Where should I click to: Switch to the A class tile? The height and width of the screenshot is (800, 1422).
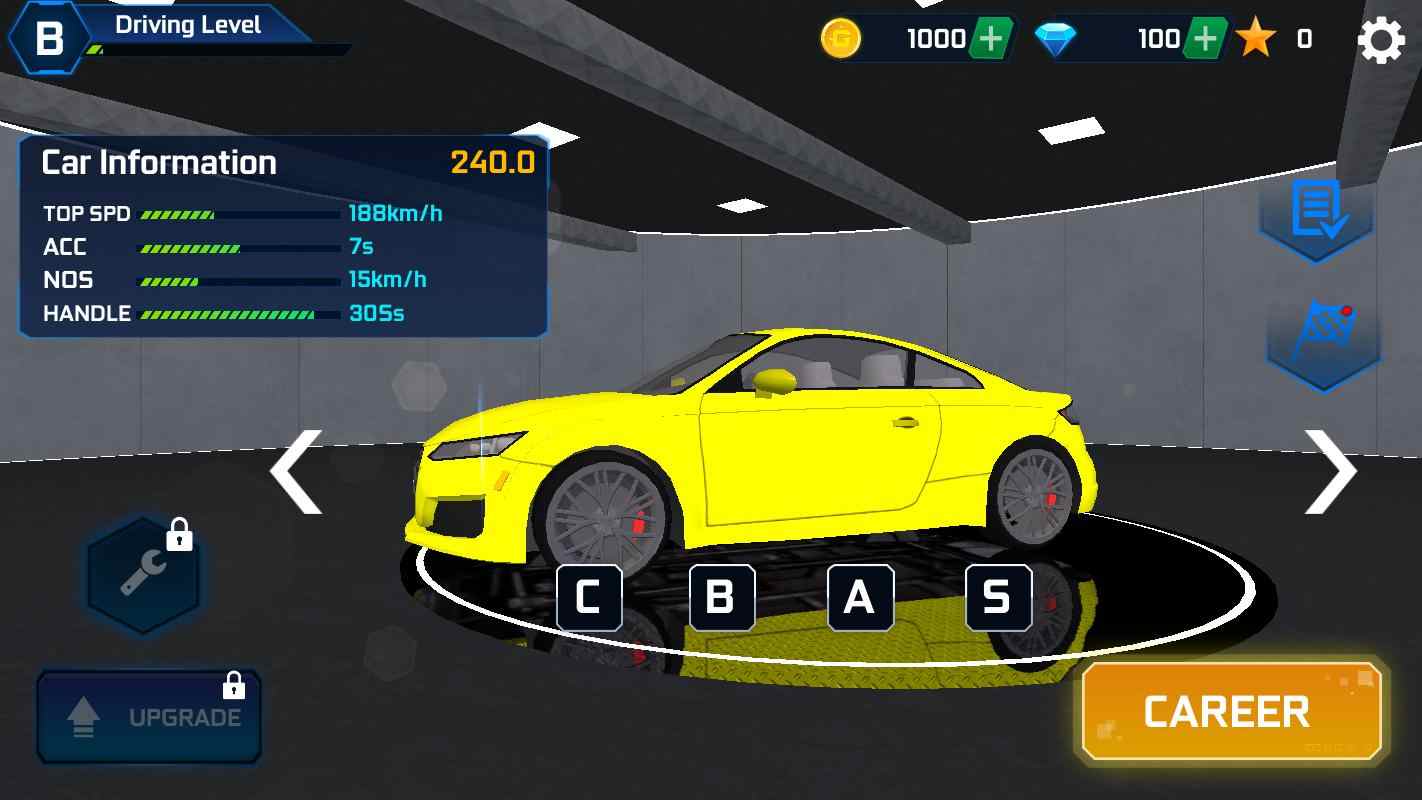coord(859,598)
